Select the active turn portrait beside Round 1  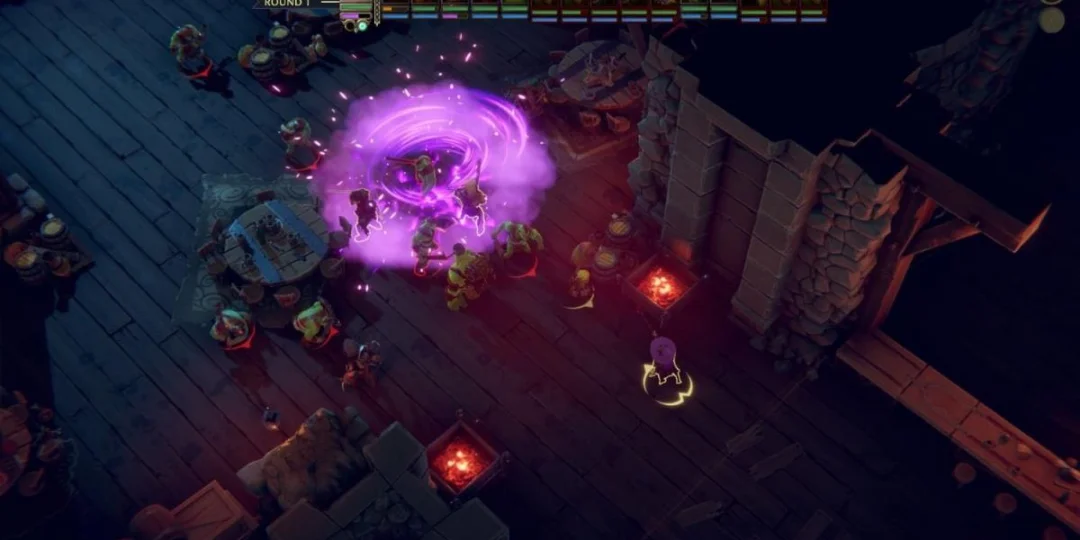click(356, 12)
